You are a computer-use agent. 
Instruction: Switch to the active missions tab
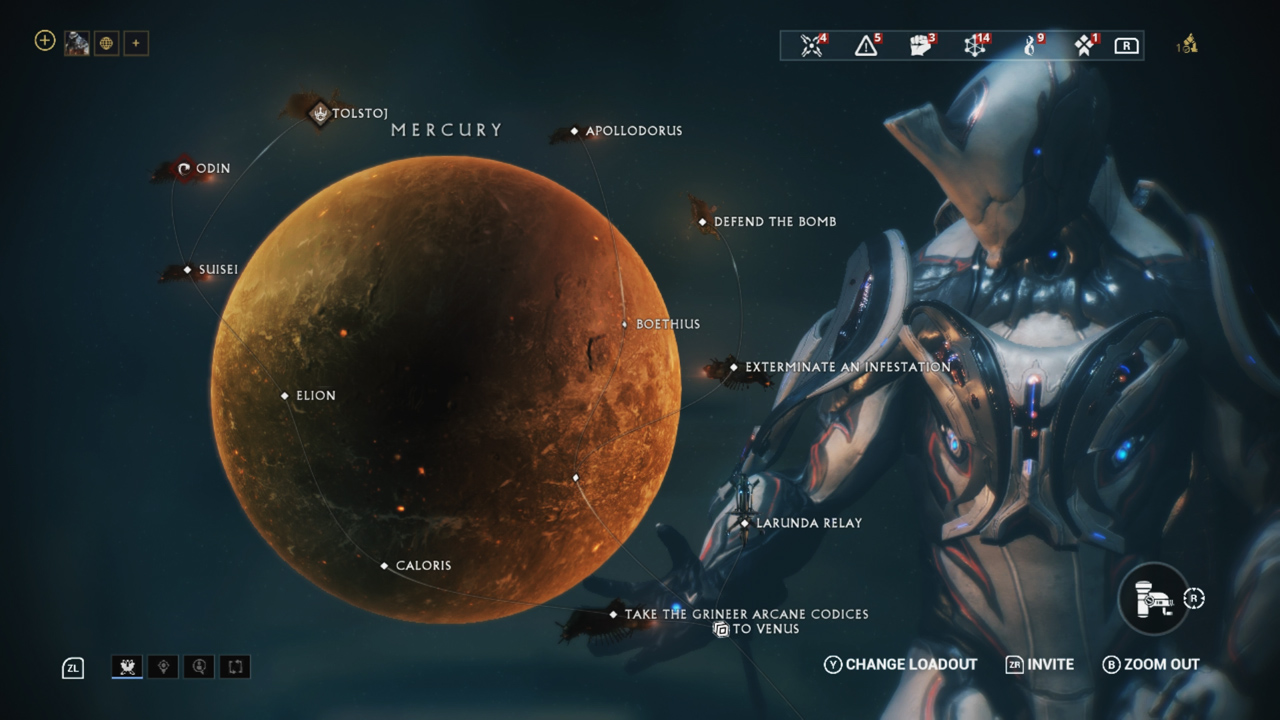pos(125,666)
